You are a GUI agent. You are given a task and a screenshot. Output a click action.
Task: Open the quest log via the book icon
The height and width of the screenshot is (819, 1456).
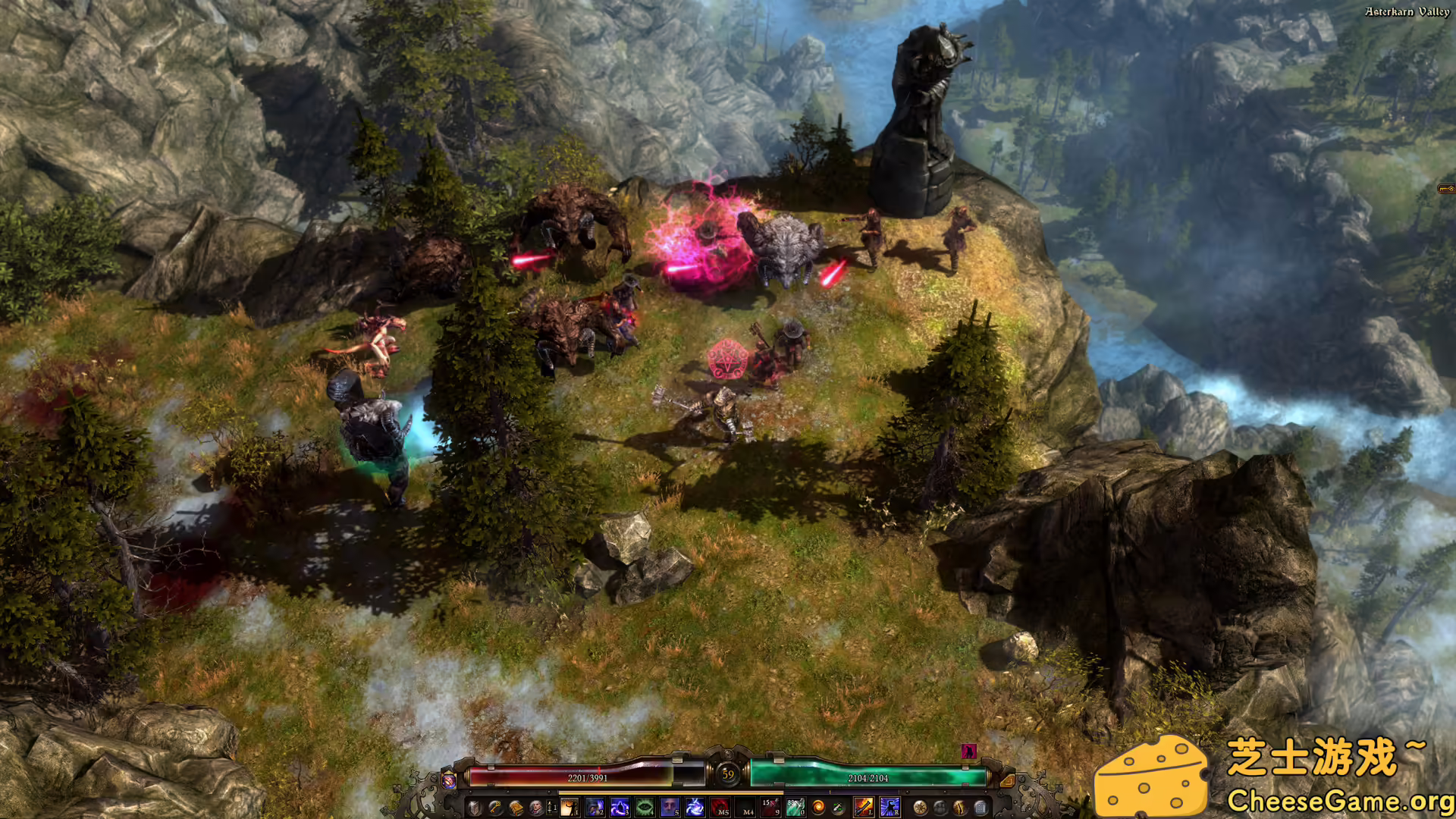point(515,808)
